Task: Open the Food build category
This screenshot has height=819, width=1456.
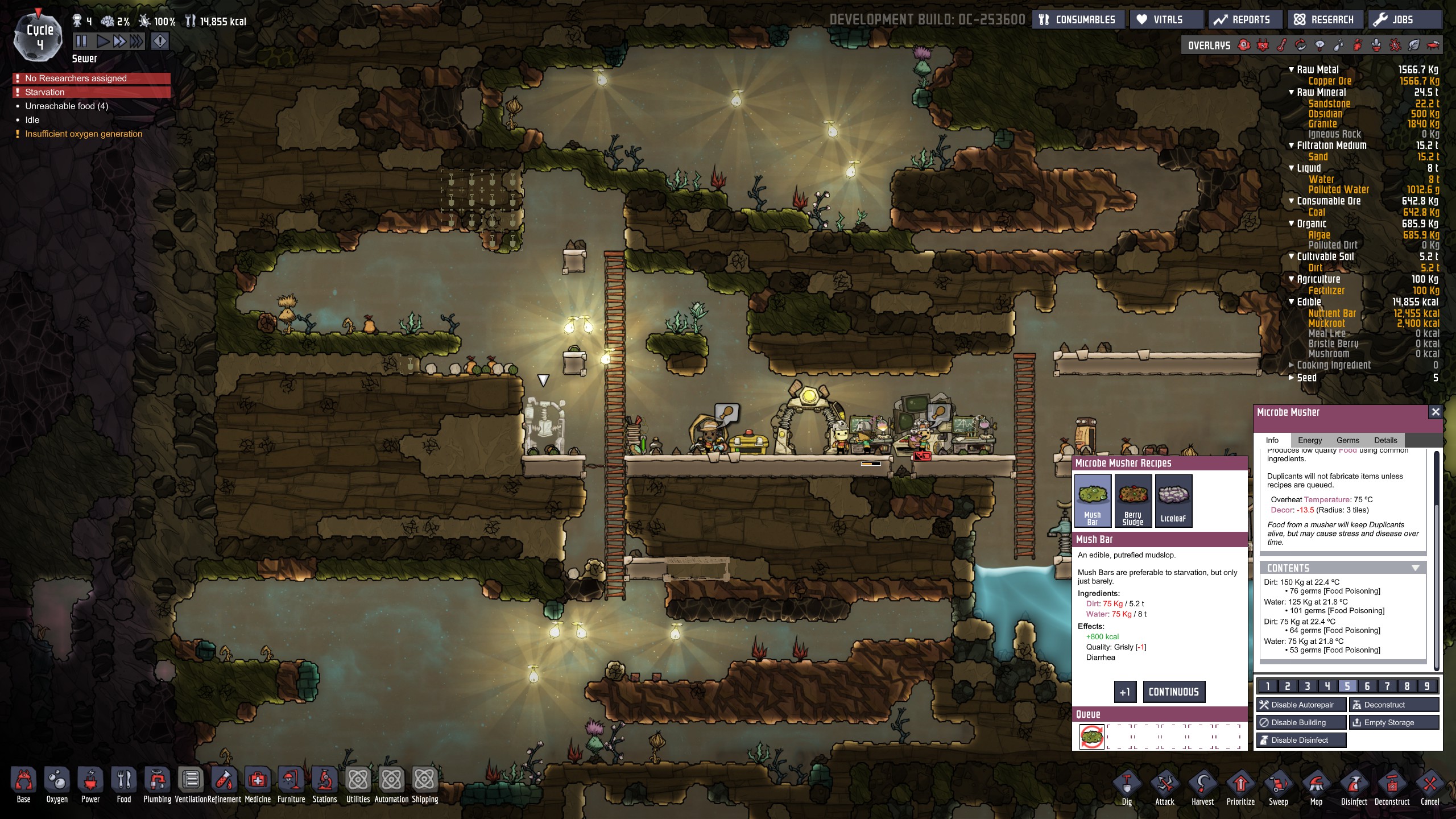Action: (x=123, y=785)
